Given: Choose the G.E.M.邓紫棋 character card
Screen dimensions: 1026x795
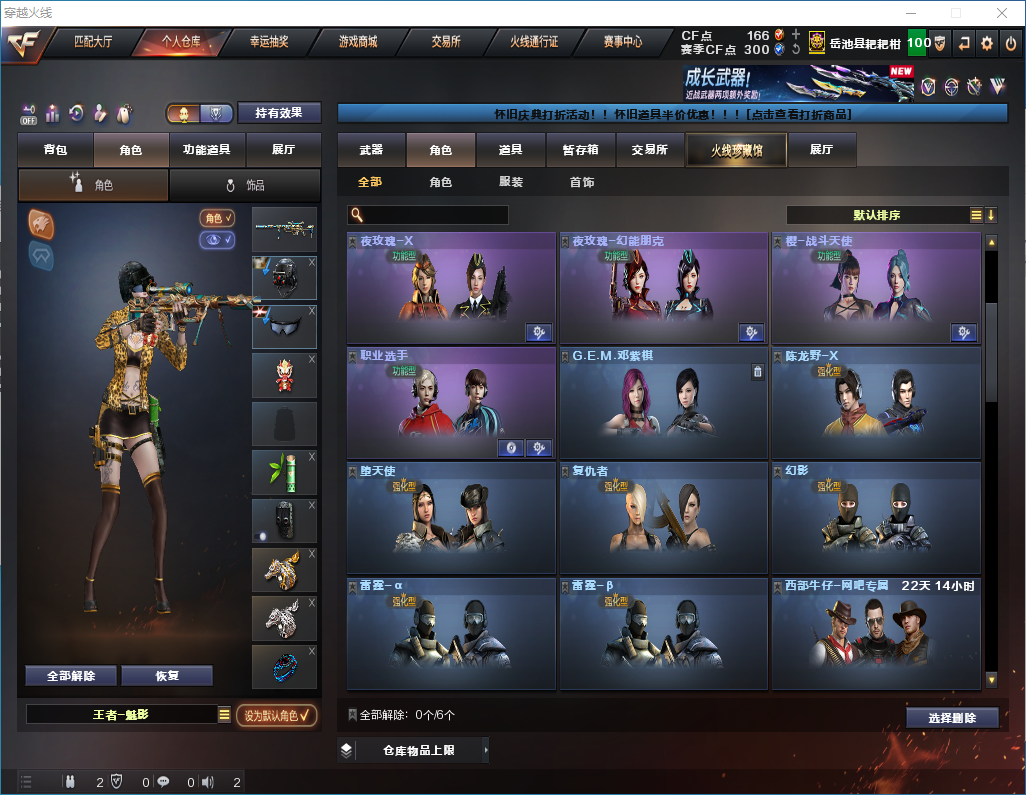Looking at the screenshot, I should click(663, 403).
